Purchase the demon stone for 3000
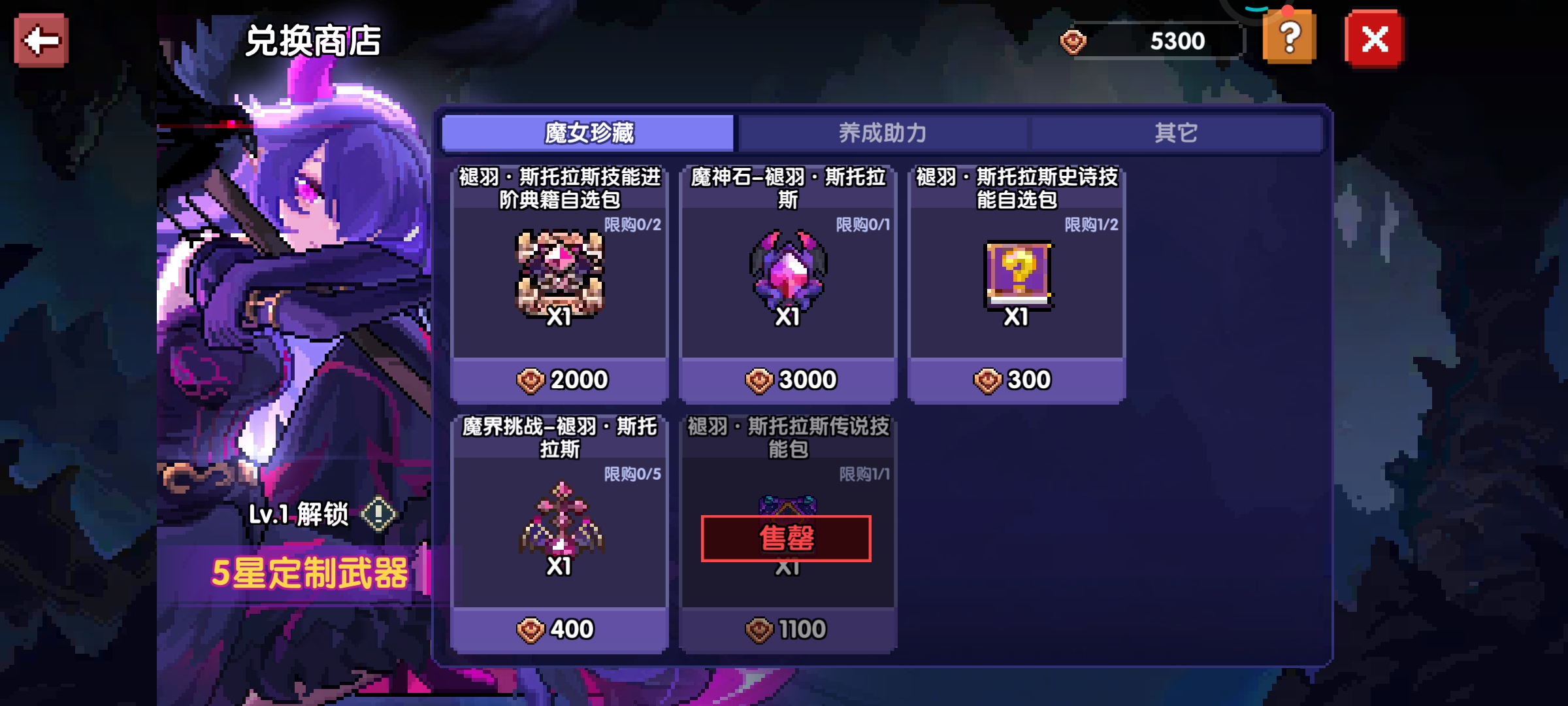The image size is (1568, 706). tap(789, 380)
